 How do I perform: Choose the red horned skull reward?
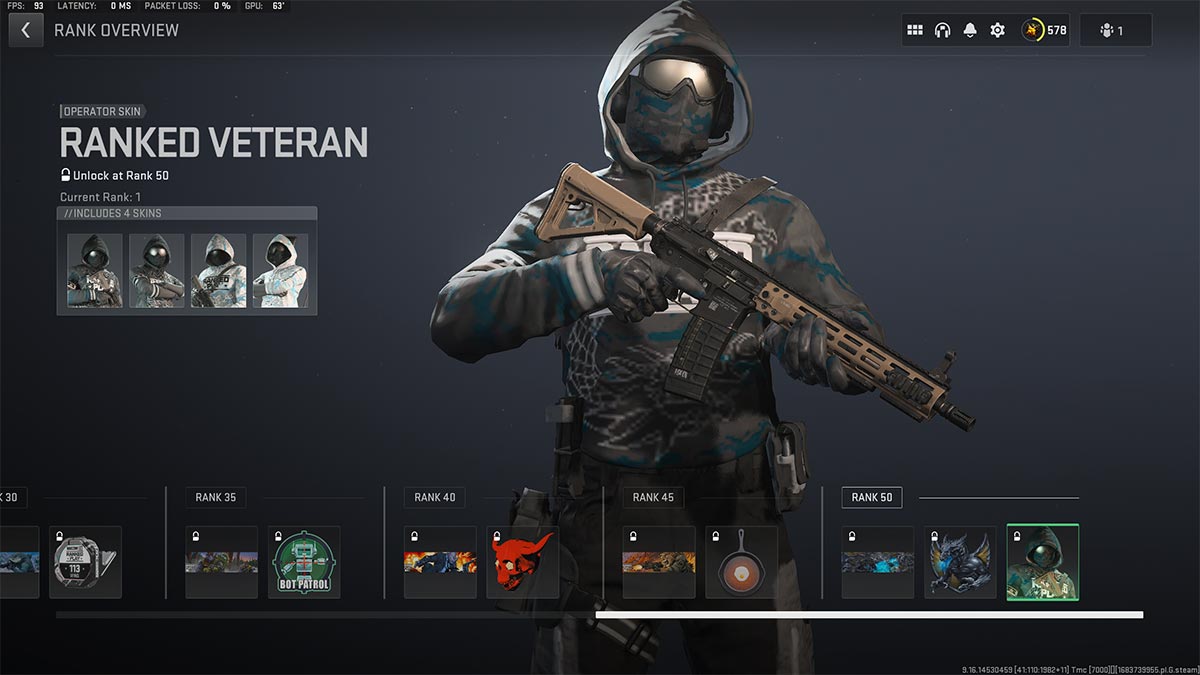click(522, 562)
